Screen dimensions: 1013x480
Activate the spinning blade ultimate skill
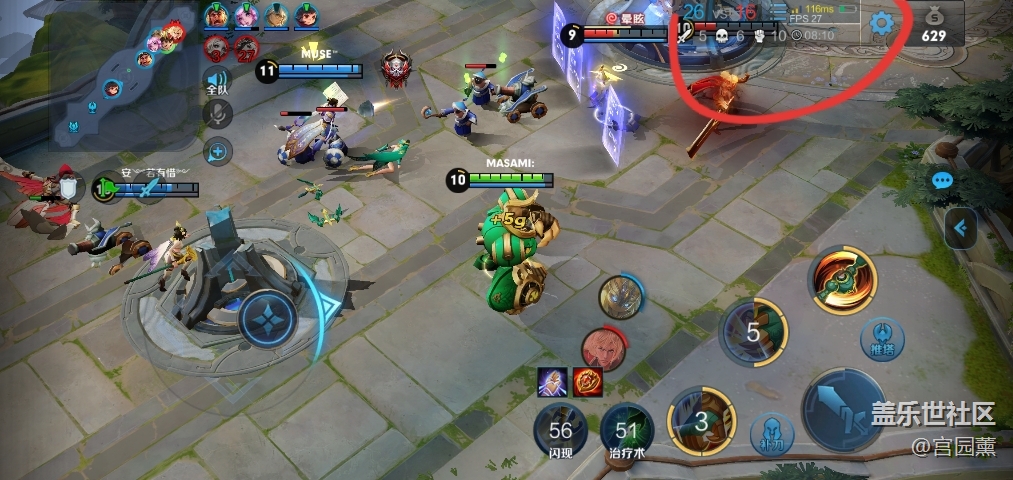843,277
